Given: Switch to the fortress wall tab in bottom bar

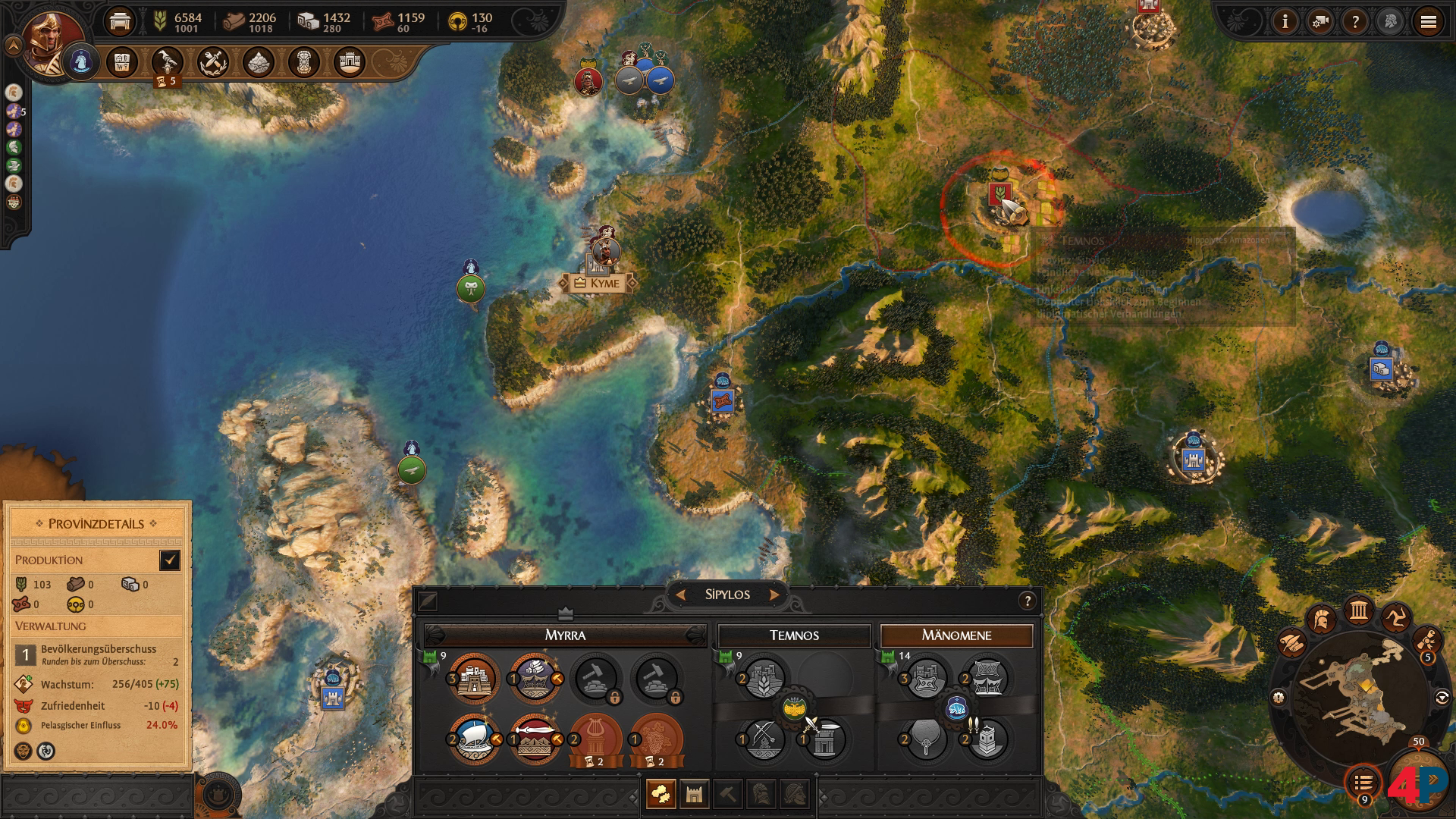Looking at the screenshot, I should coord(694,794).
